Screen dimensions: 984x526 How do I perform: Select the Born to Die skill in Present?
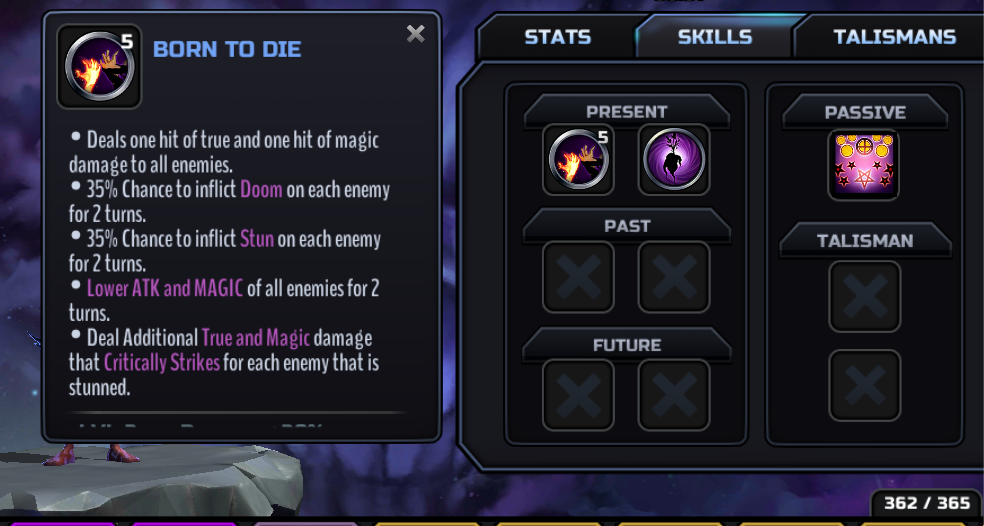click(578, 160)
